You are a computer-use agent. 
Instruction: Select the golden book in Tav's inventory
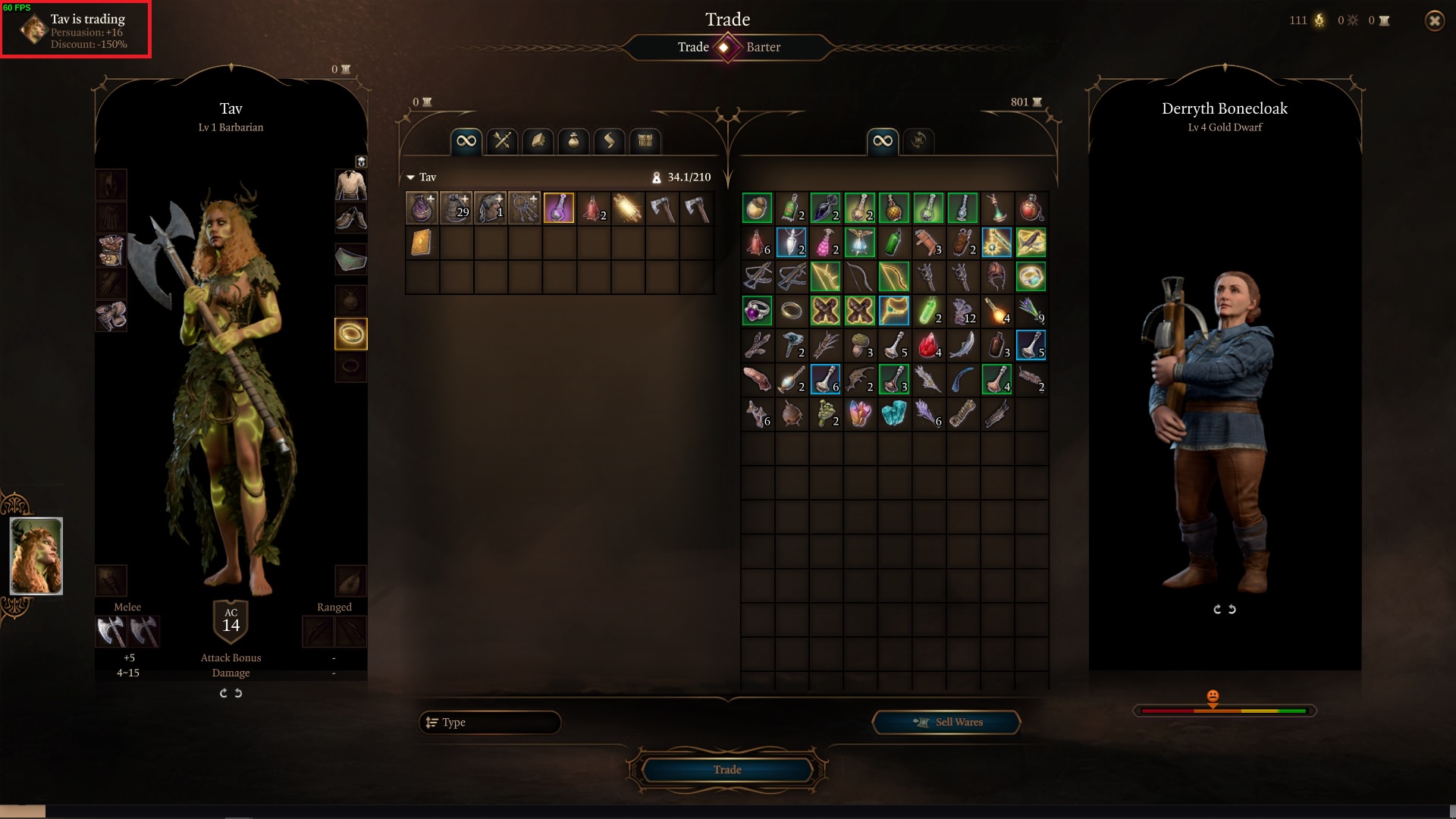(422, 243)
